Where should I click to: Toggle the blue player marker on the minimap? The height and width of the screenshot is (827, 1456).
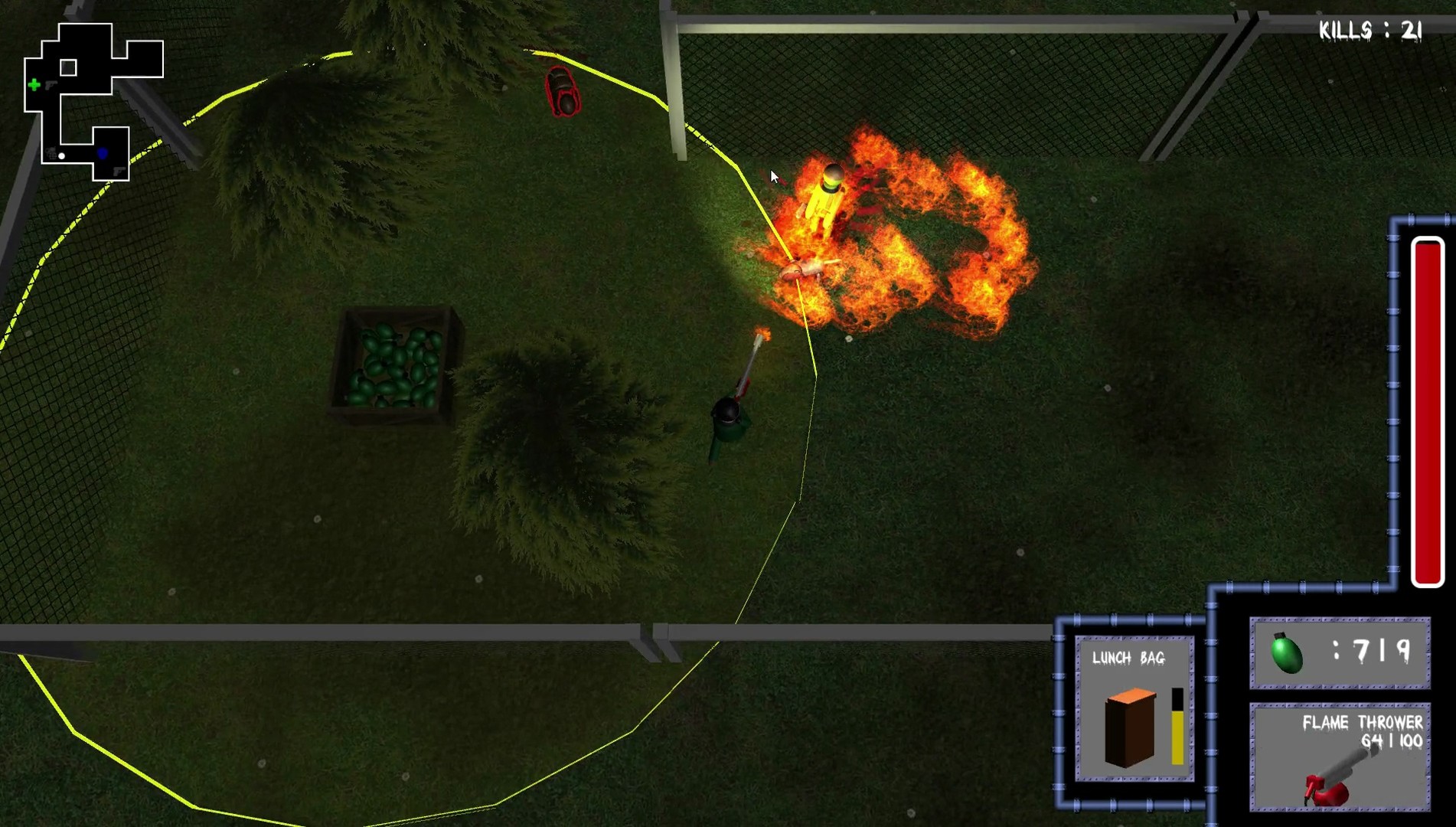103,154
